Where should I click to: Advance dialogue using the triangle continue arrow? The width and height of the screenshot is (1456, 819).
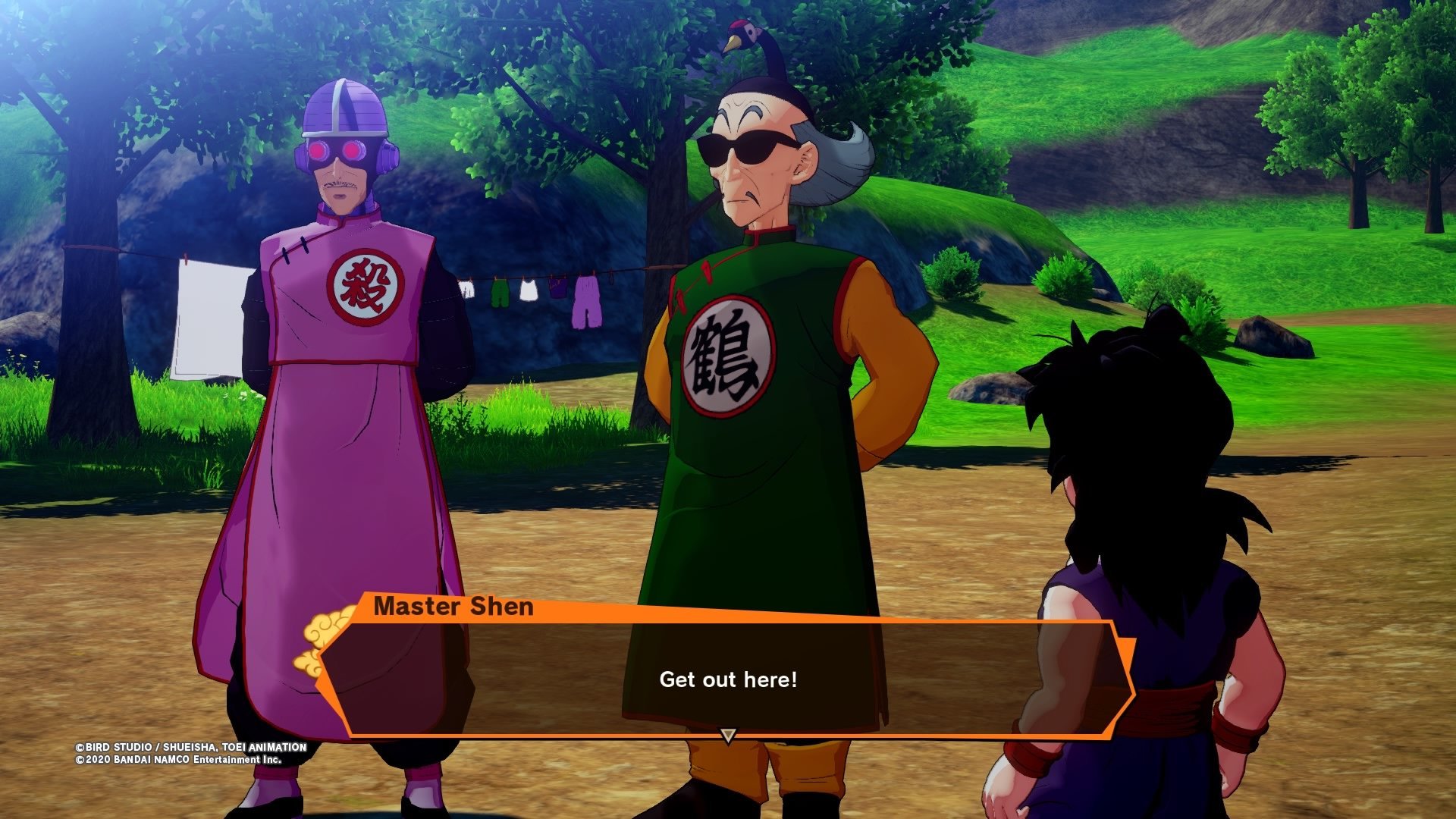point(728,735)
